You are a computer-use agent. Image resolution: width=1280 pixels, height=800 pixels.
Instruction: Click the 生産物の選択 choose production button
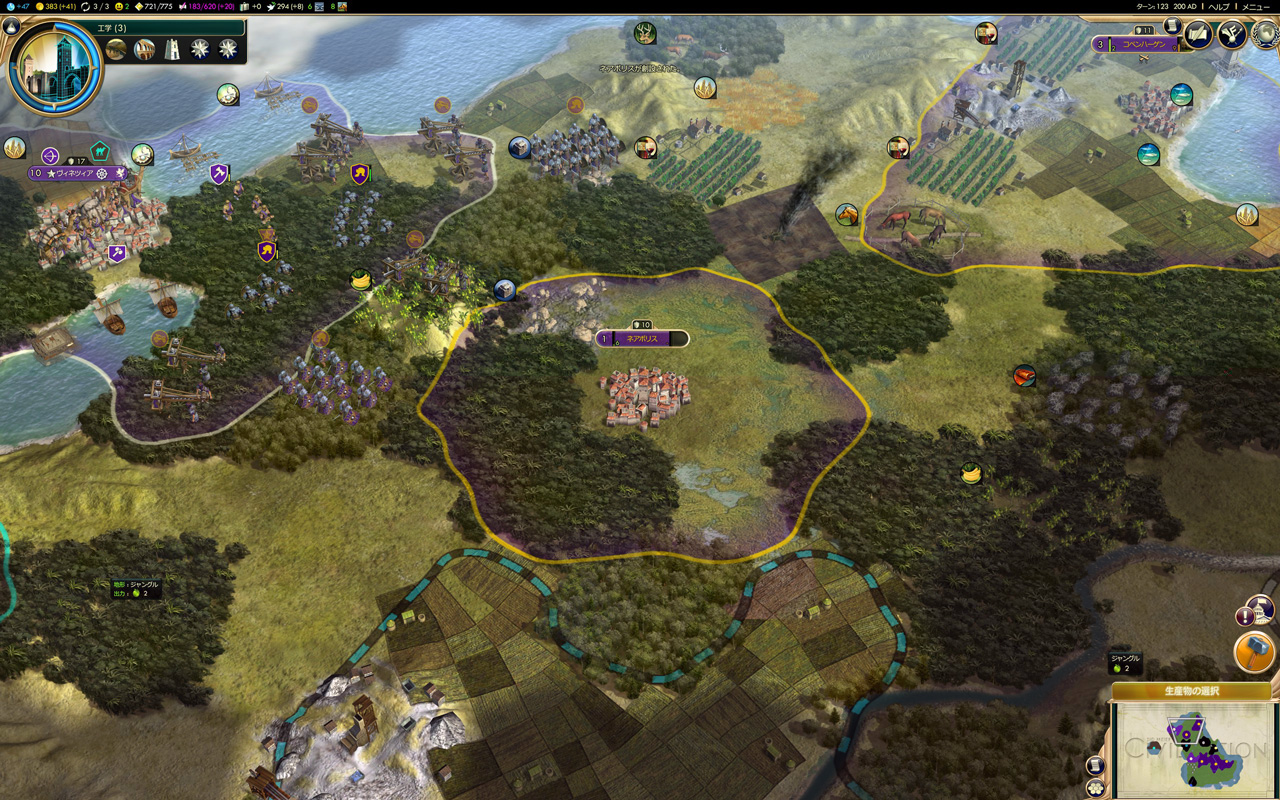1191,691
